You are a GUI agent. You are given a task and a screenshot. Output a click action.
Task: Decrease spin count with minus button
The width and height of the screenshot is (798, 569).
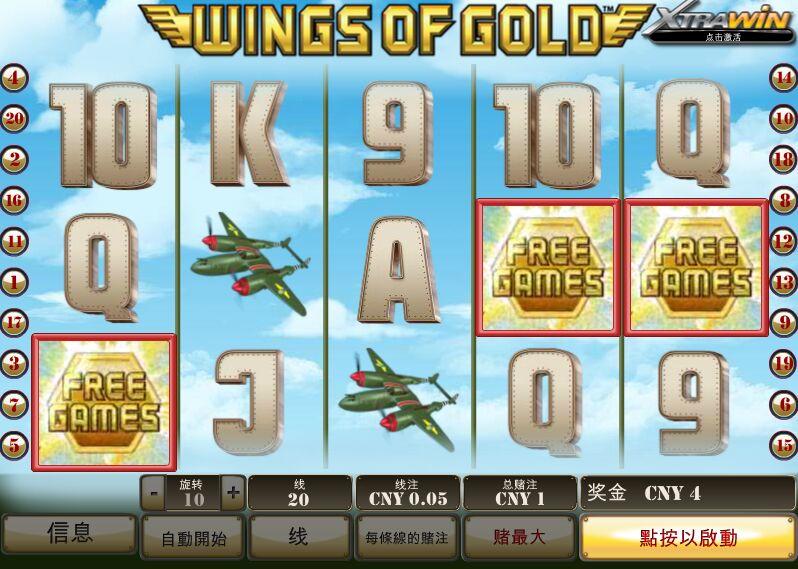coord(154,492)
